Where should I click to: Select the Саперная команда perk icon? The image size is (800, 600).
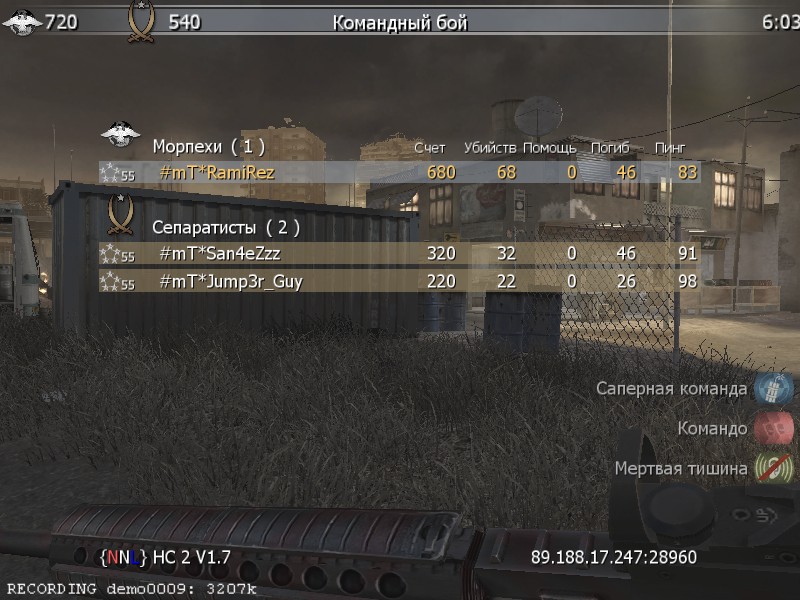pyautogui.click(x=773, y=388)
